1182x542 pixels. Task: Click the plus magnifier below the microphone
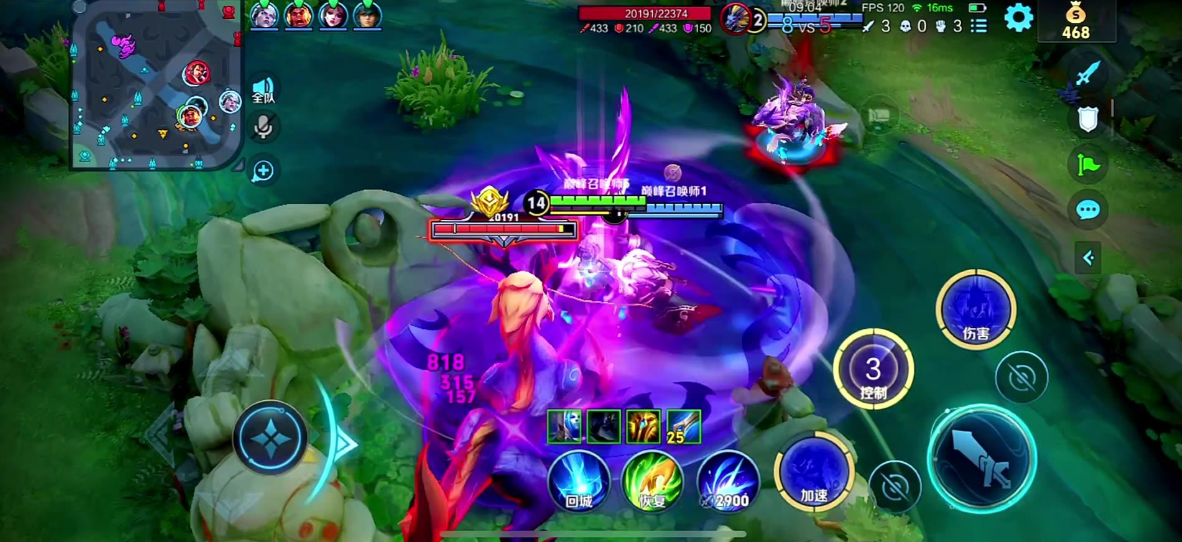tap(263, 171)
